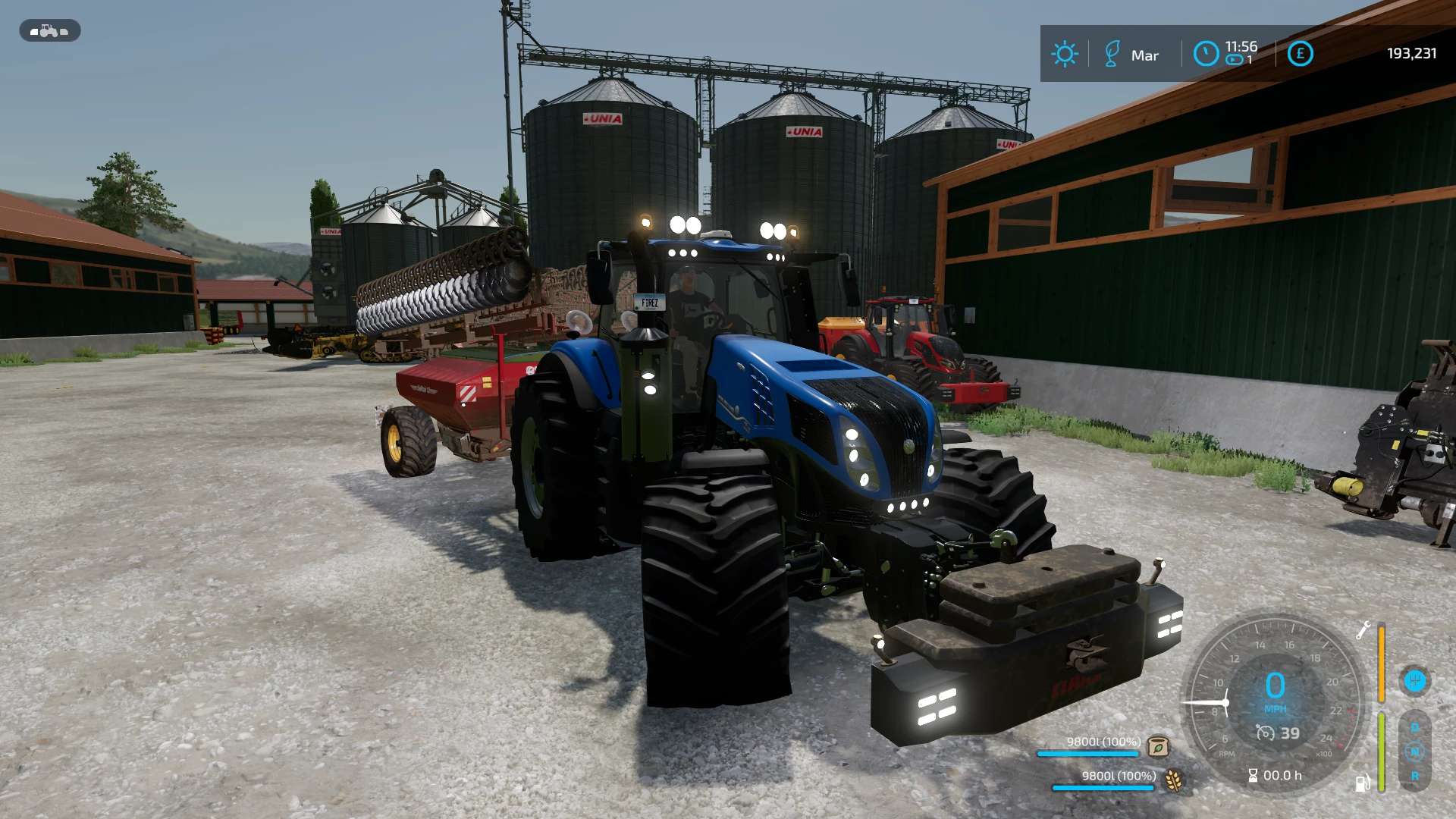Viewport: 1456px width, 819px height.
Task: Click the wrench vehicle damage icon
Action: tap(1363, 630)
